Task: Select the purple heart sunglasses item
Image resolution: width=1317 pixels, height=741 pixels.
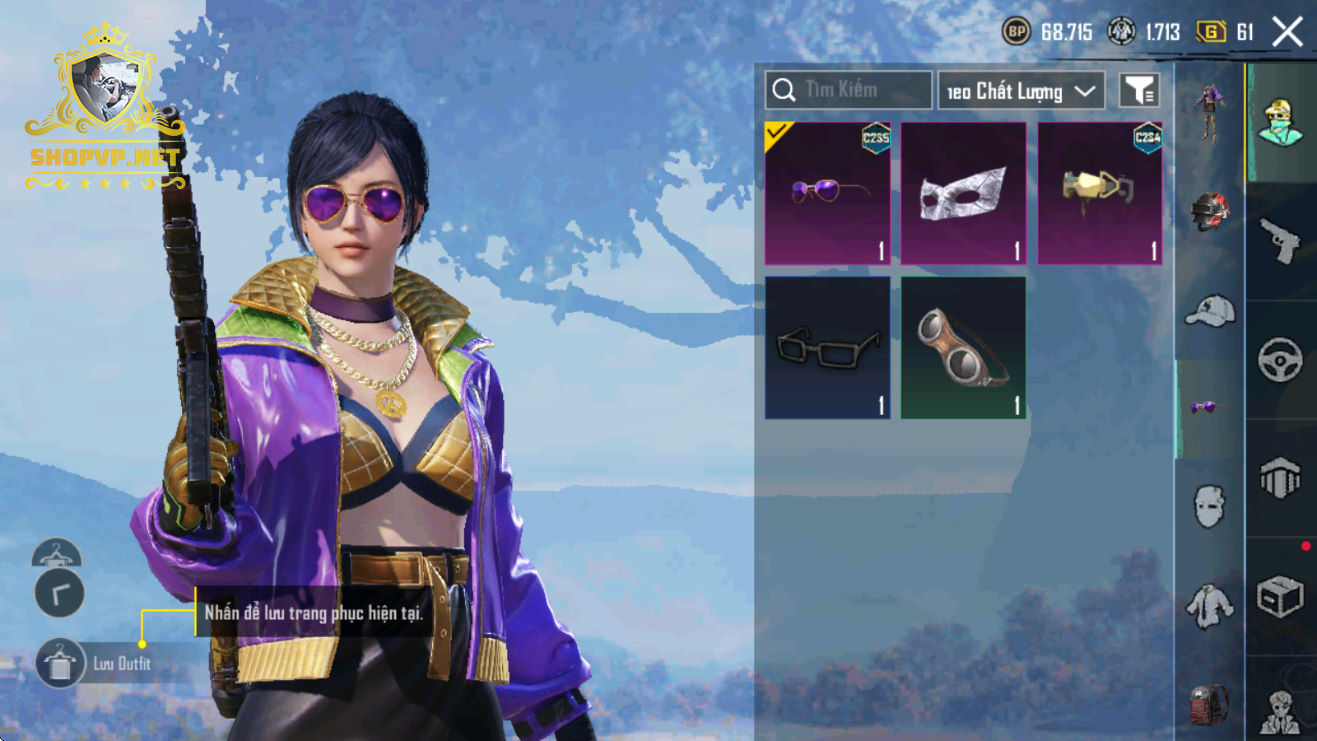Action: [x=827, y=193]
